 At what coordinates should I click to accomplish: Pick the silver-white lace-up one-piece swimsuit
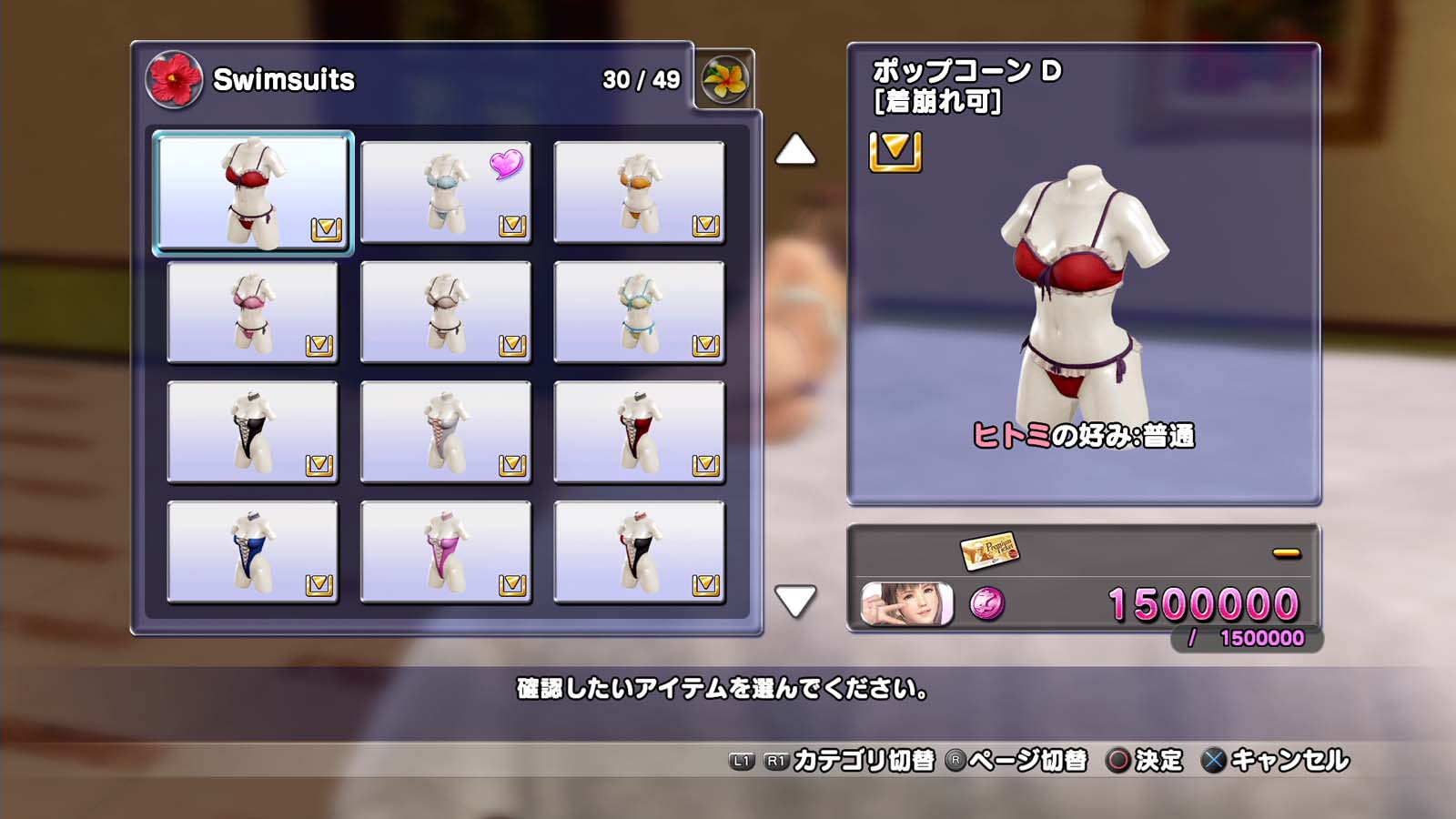click(x=446, y=432)
